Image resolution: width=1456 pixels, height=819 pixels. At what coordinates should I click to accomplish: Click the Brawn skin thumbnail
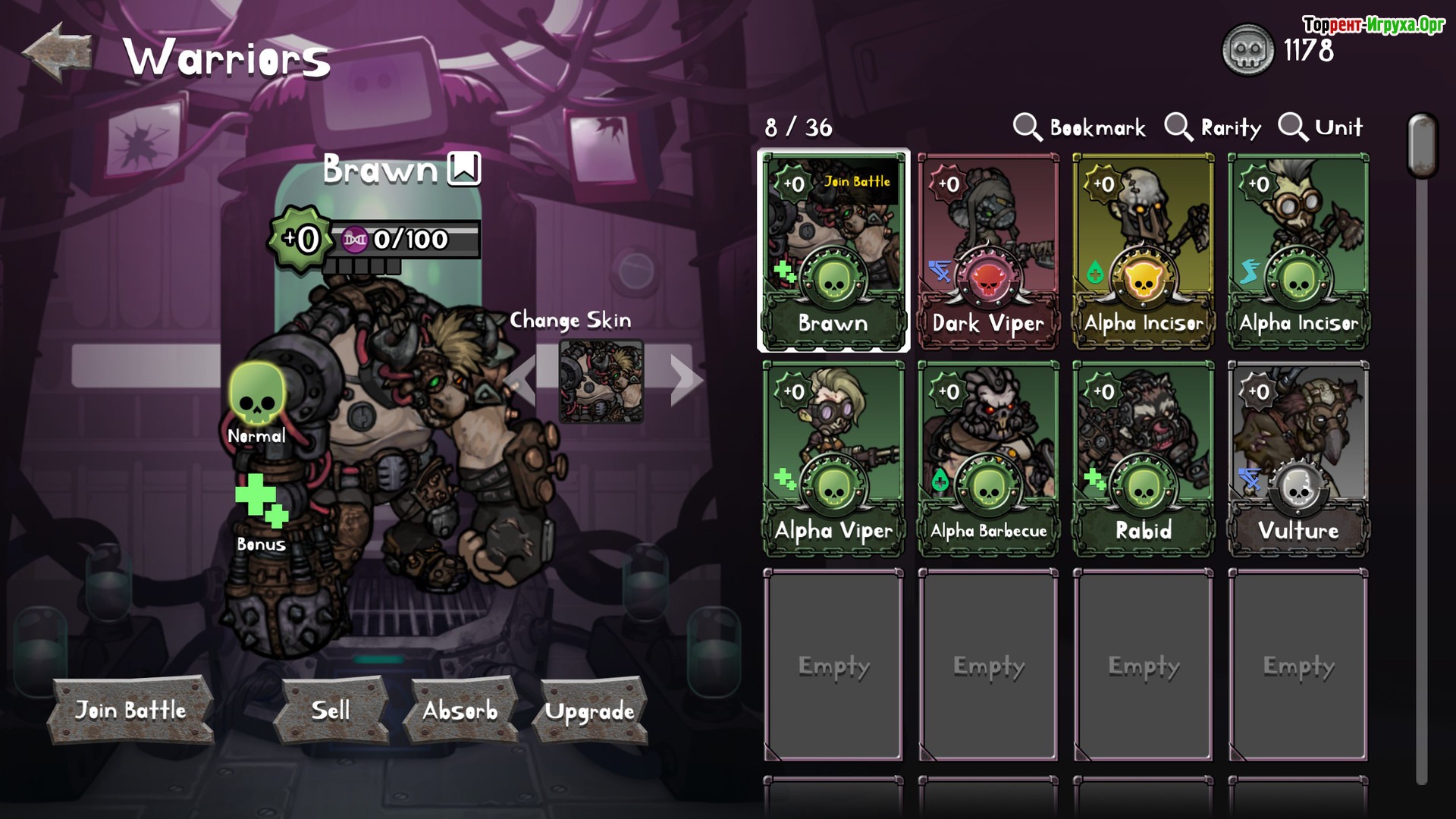[601, 380]
